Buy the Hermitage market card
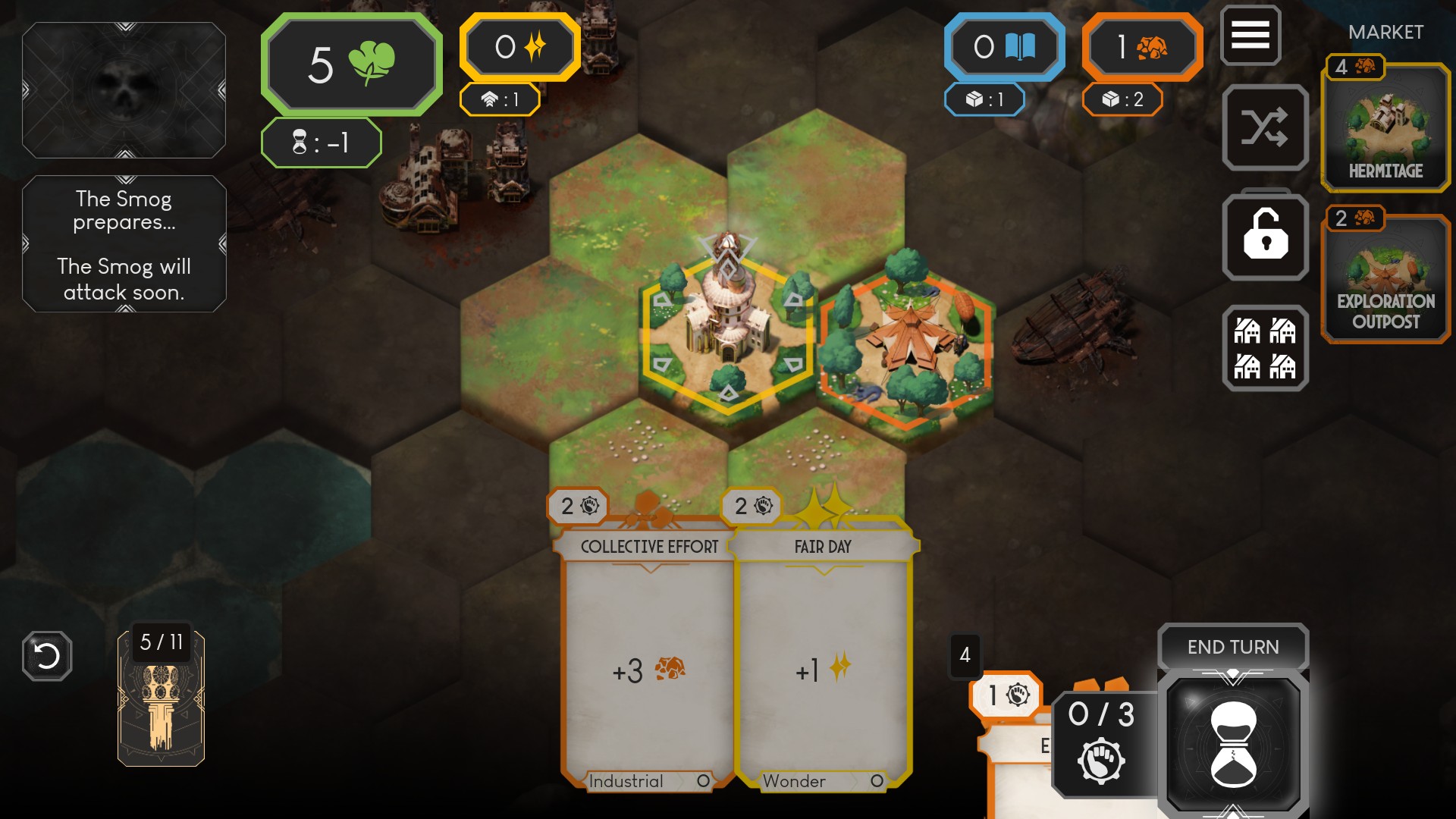1456x819 pixels. click(1385, 127)
